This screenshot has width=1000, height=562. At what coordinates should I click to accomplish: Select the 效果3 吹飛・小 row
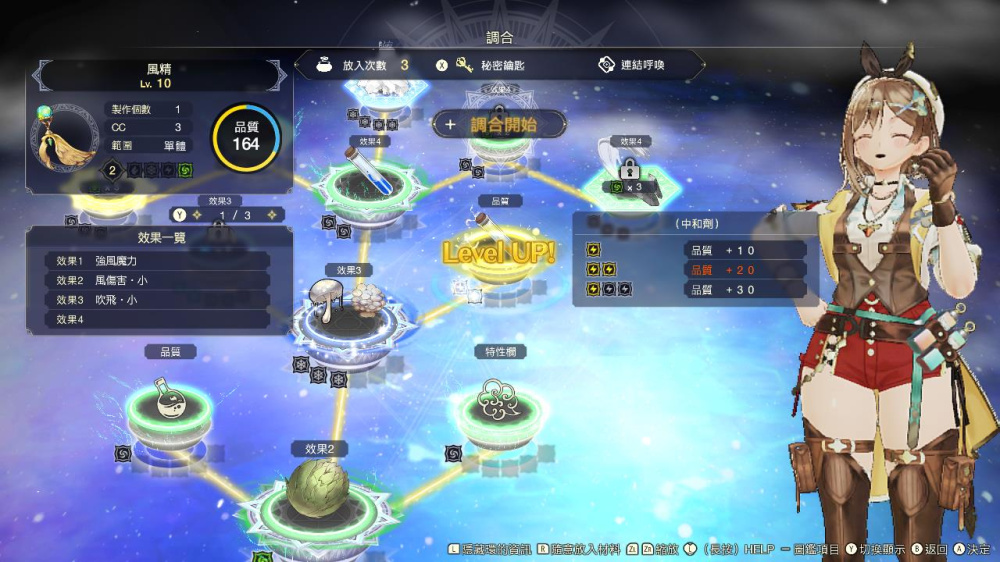(157, 300)
